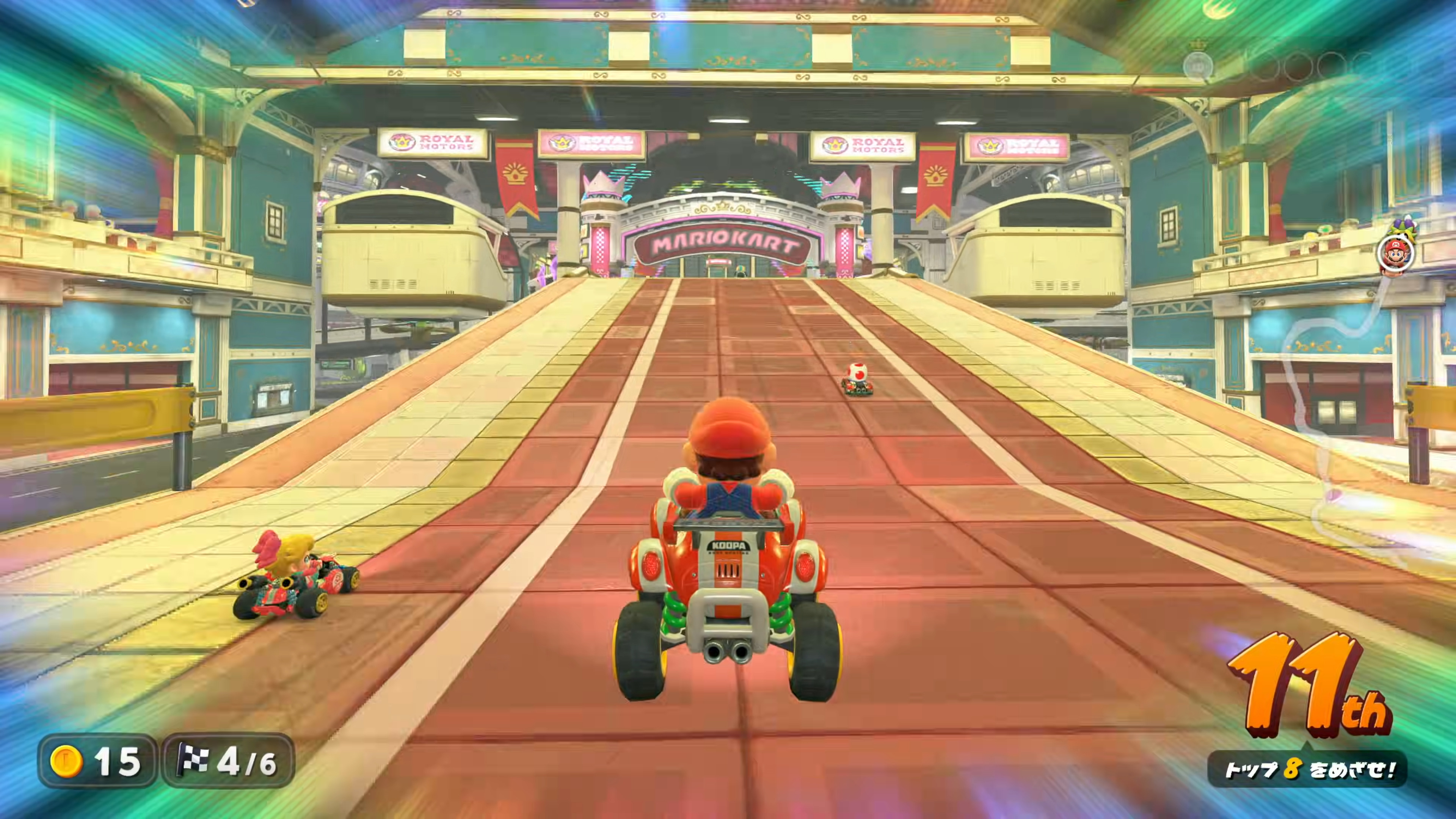Click the faint crown rank indicator icon
Screen dimensions: 1456x819
coord(1198,64)
